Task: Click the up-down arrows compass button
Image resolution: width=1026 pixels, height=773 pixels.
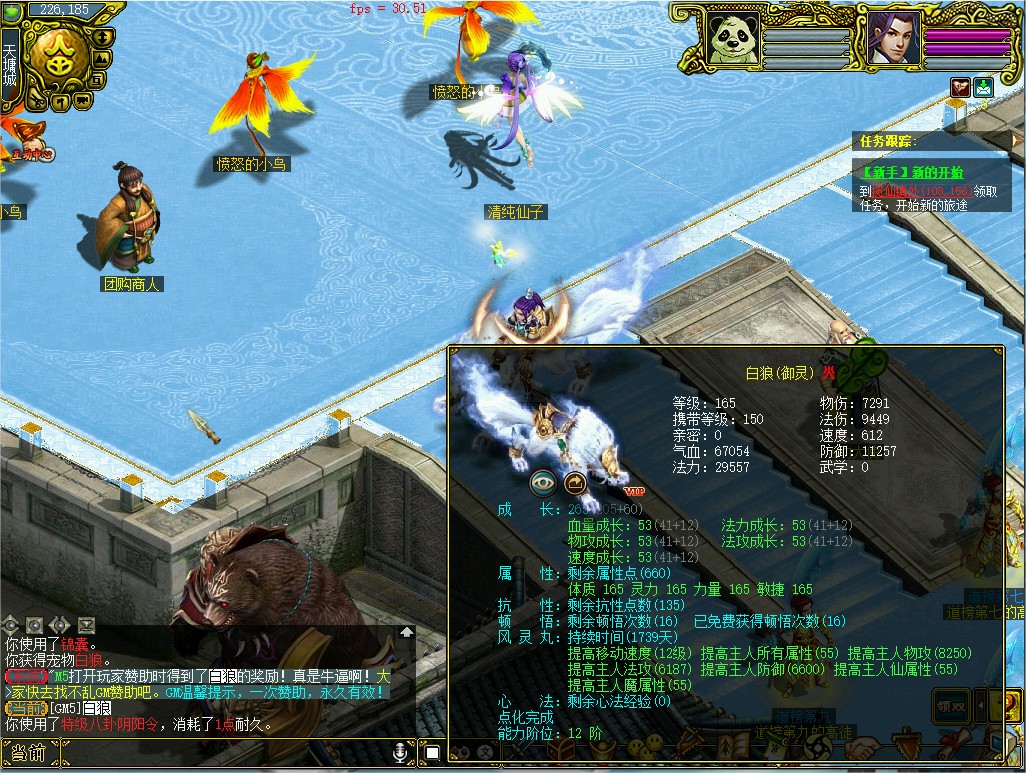Action: (x=102, y=37)
